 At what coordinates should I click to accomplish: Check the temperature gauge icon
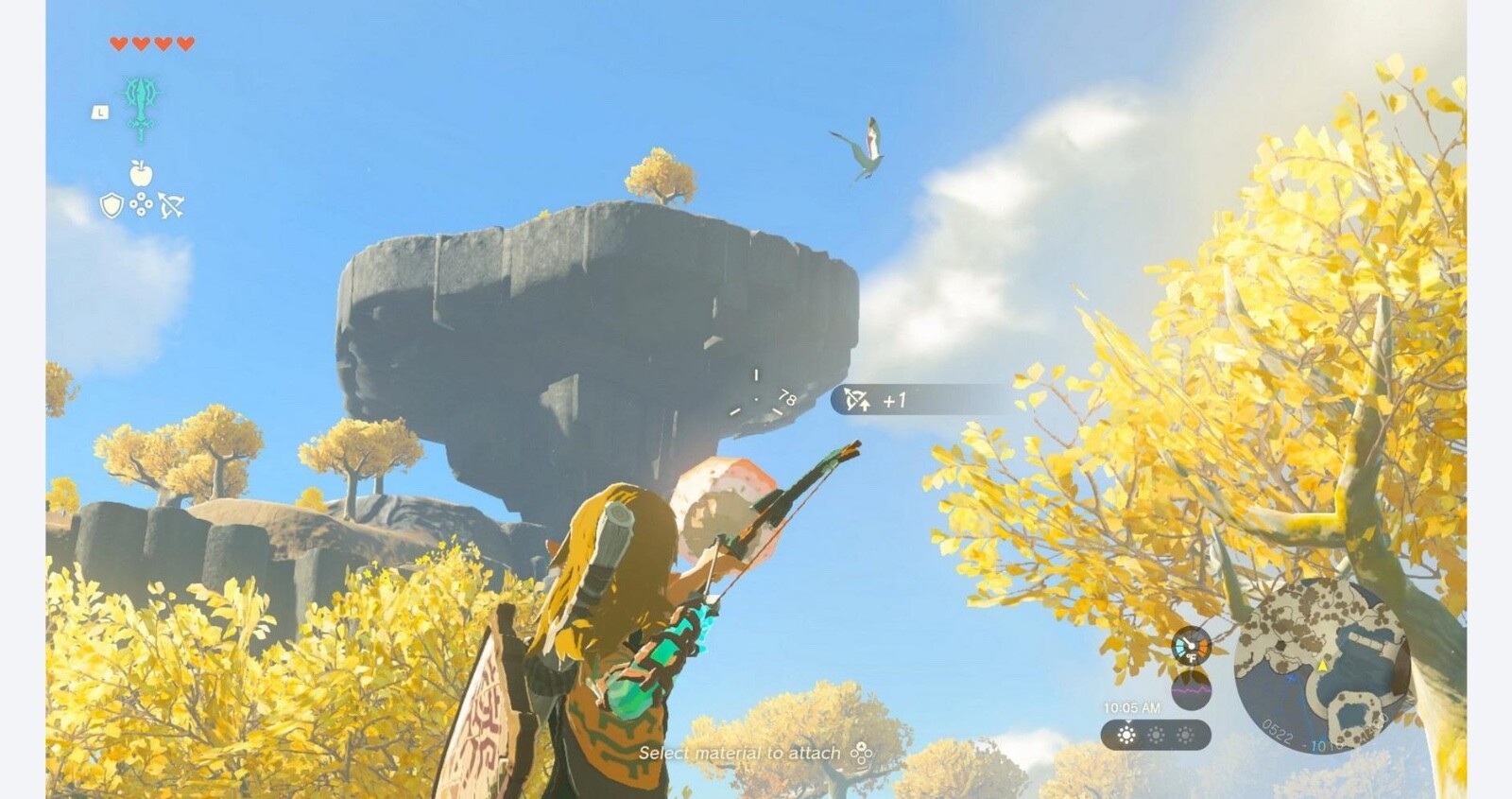pos(1191,646)
